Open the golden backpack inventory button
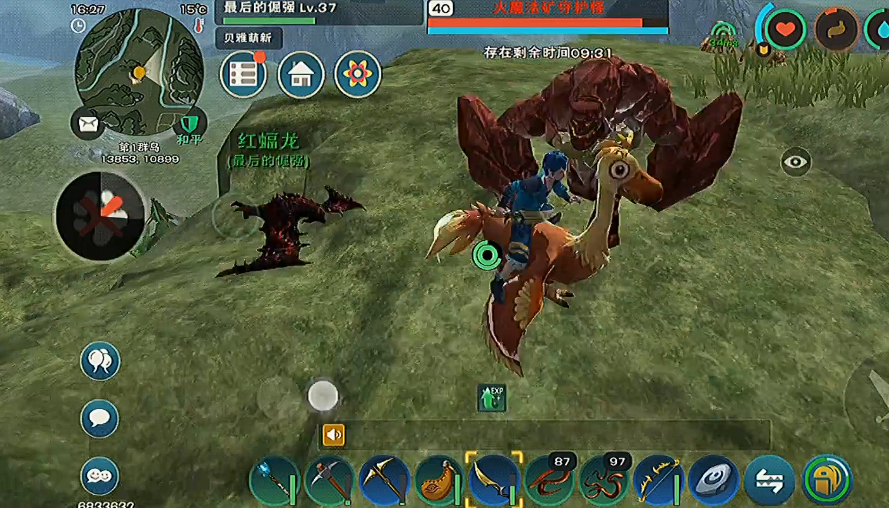Image resolution: width=889 pixels, height=508 pixels. click(x=827, y=480)
